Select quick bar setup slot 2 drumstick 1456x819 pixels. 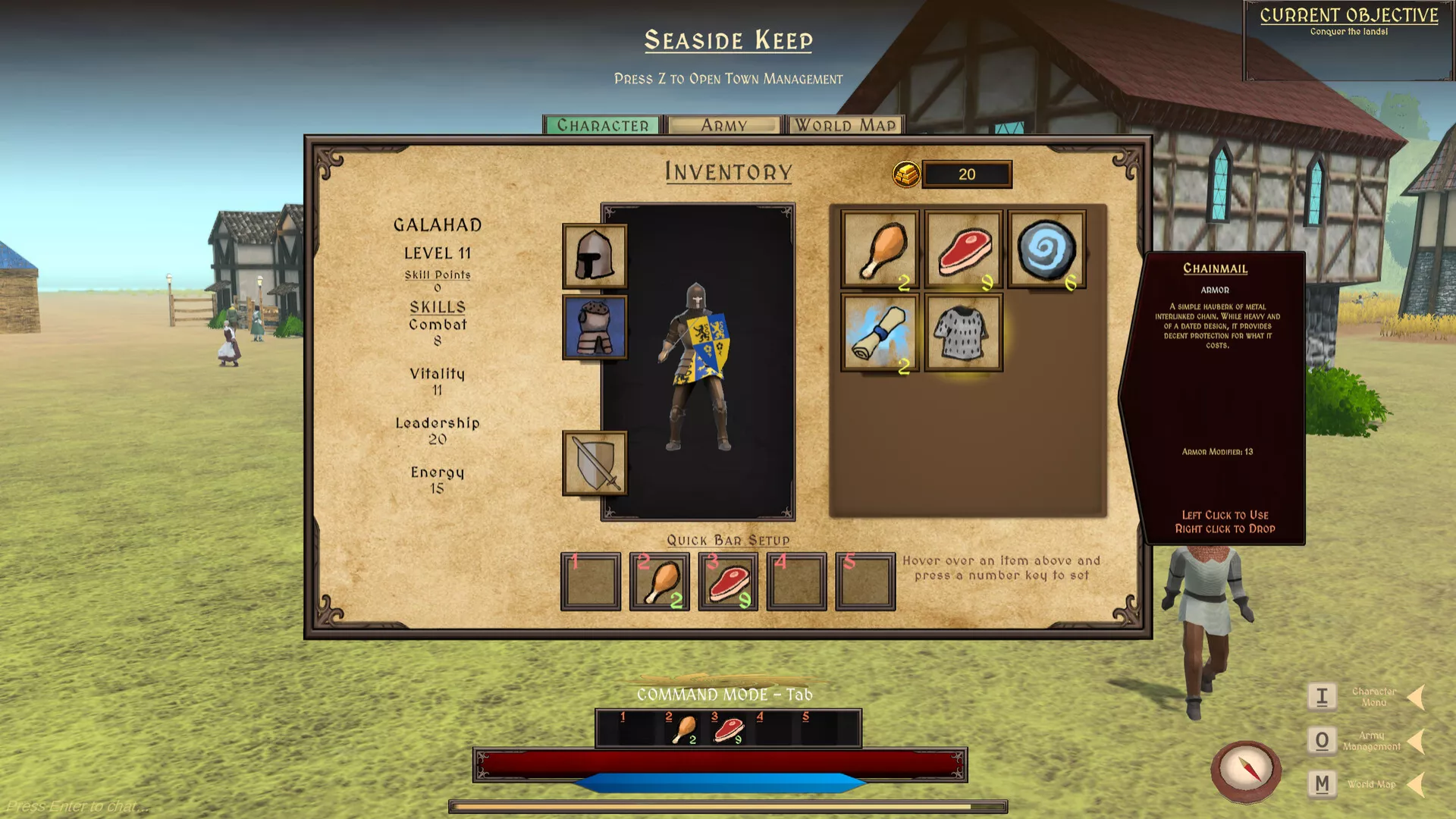pos(659,582)
